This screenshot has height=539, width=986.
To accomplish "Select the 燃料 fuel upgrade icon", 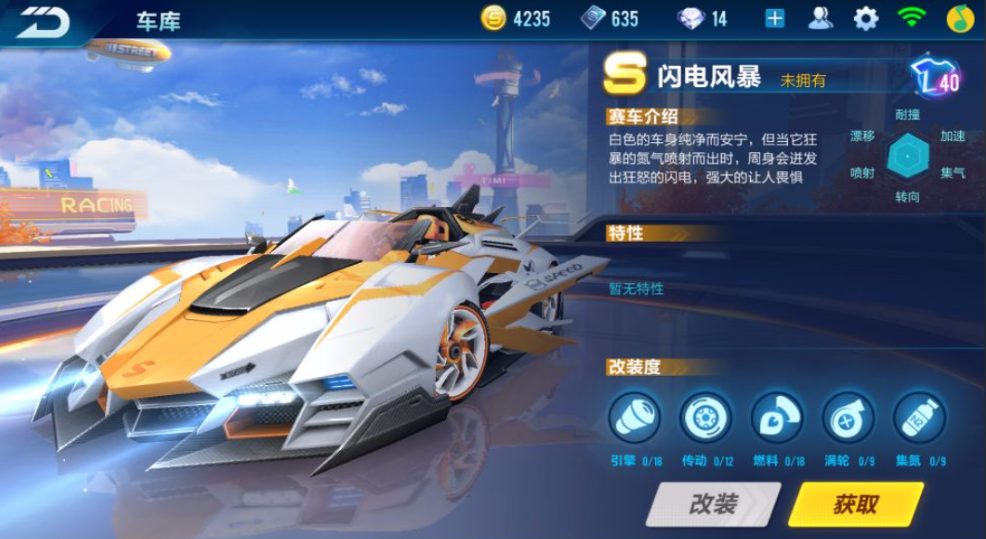I will pos(777,418).
